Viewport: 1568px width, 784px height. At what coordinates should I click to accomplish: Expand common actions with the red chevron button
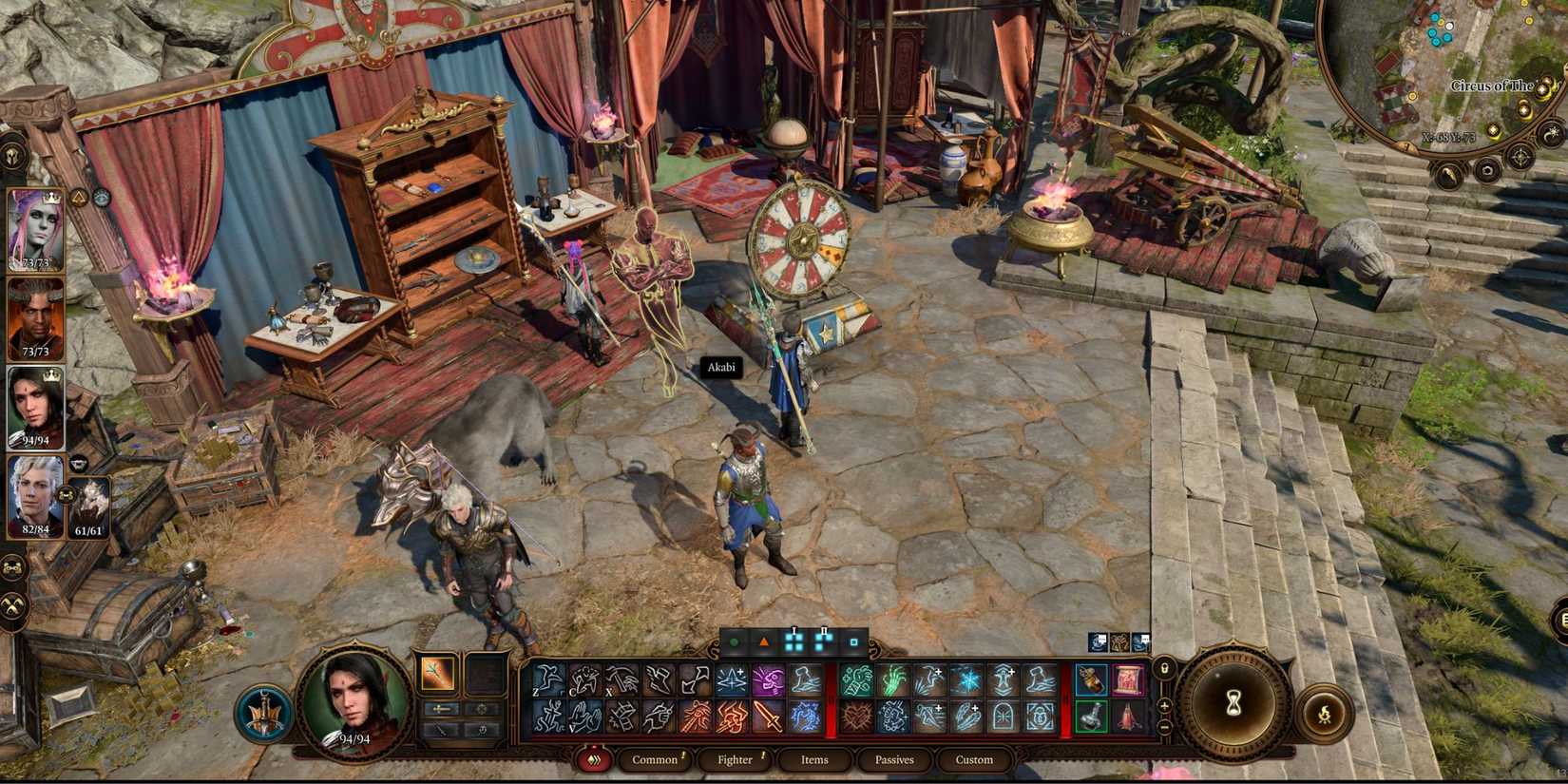click(595, 759)
